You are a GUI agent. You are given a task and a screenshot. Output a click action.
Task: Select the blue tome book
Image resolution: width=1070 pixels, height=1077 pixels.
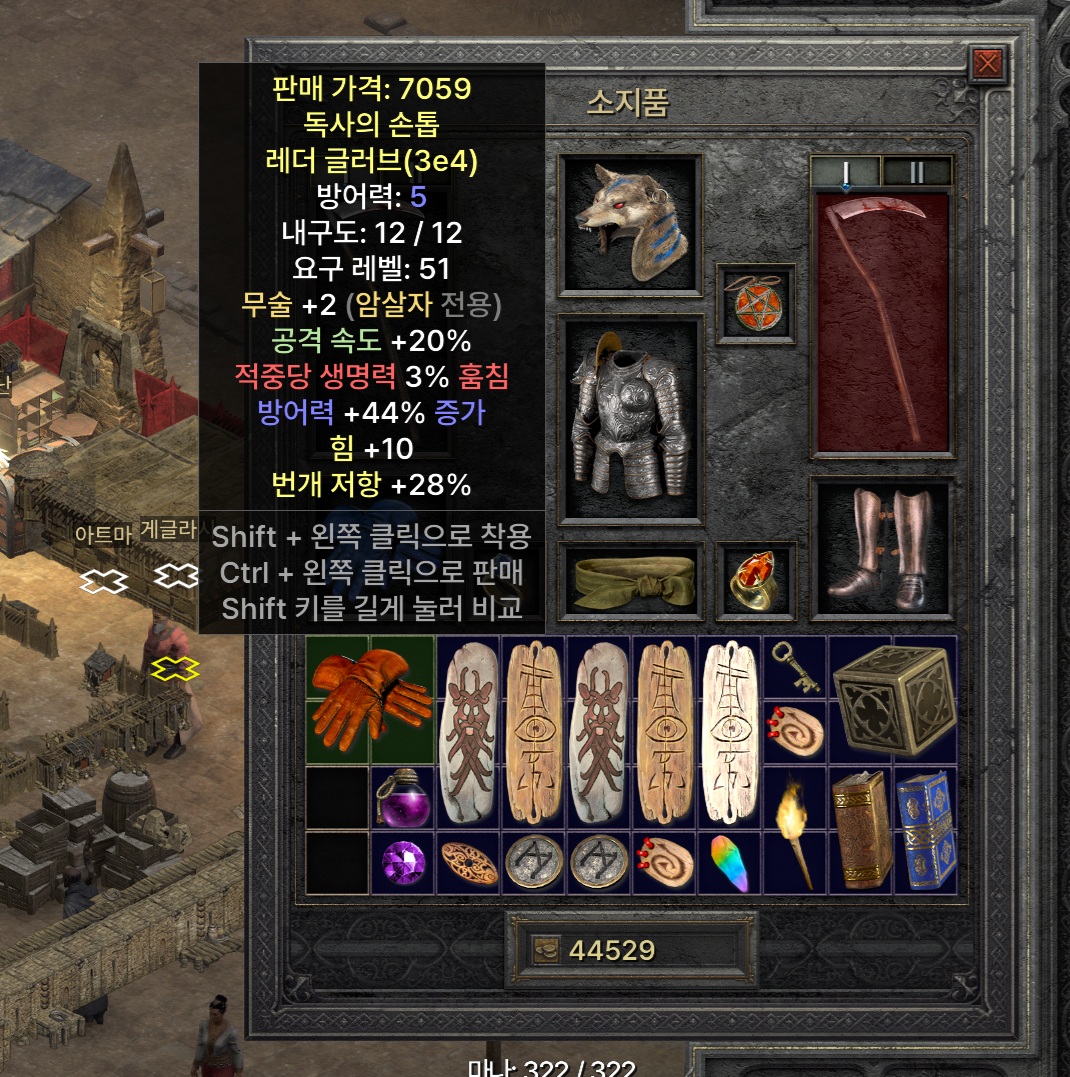pos(925,829)
